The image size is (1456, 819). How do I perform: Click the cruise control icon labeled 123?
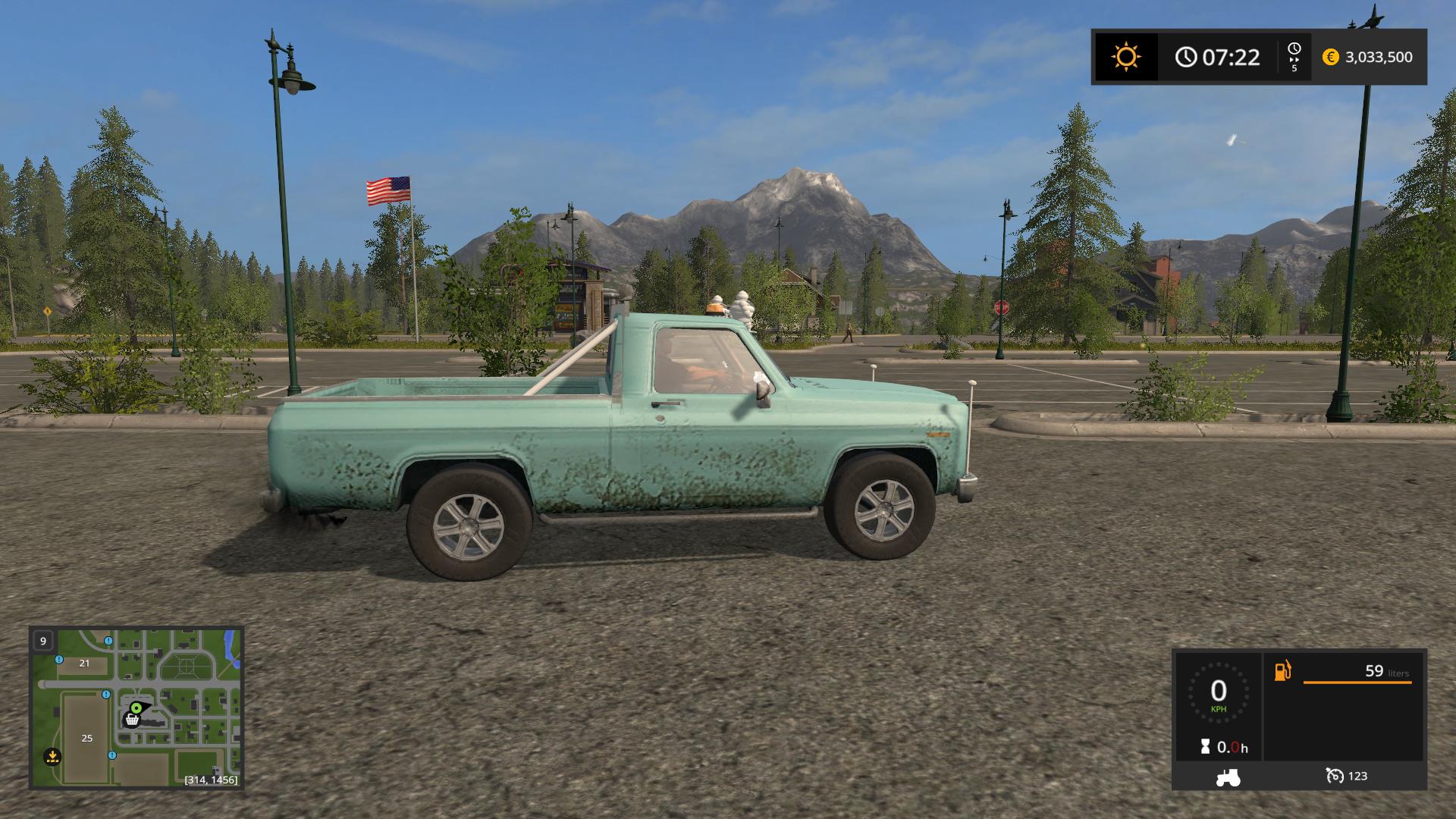[1334, 776]
